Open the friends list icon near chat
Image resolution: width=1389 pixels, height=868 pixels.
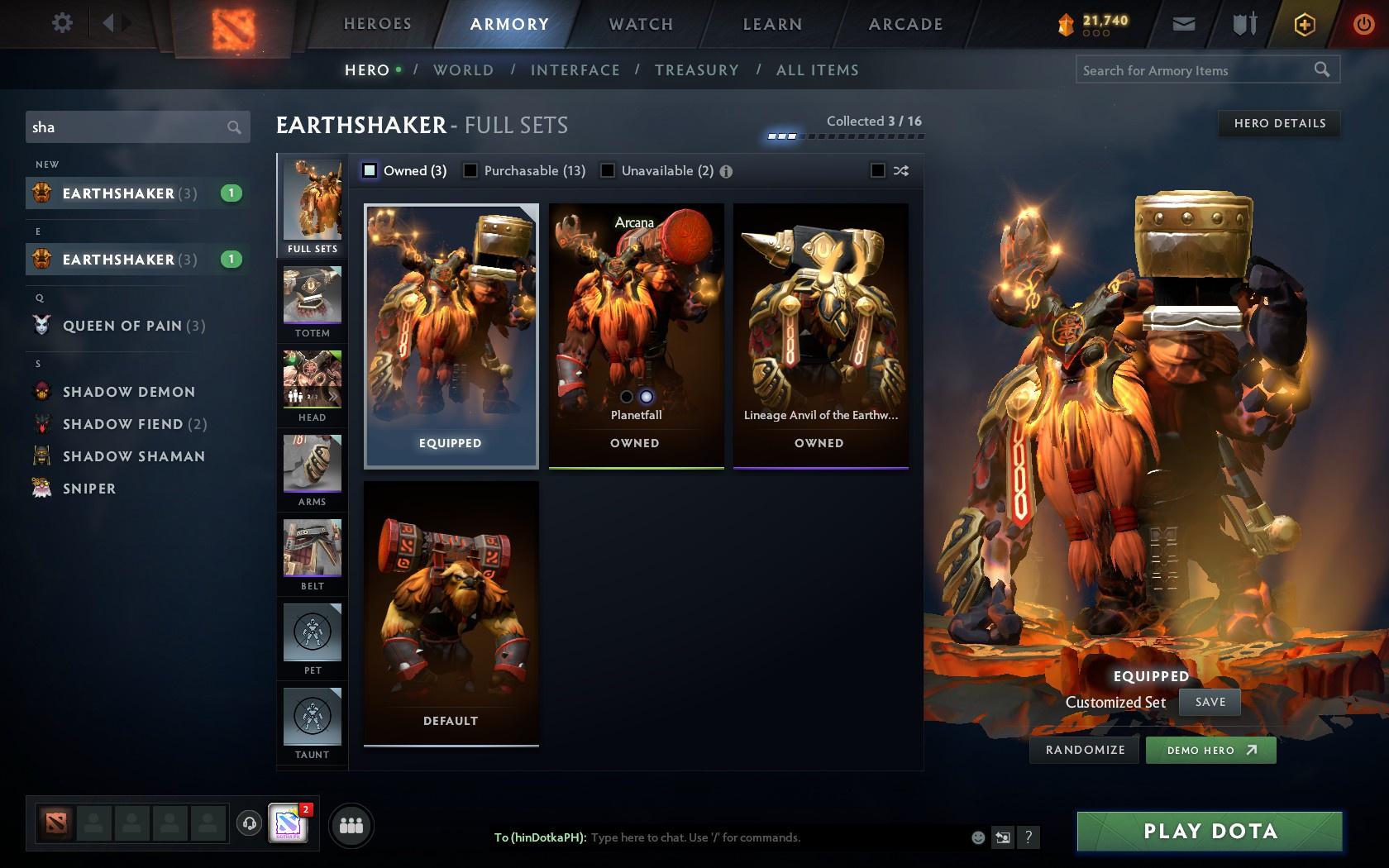tap(351, 824)
